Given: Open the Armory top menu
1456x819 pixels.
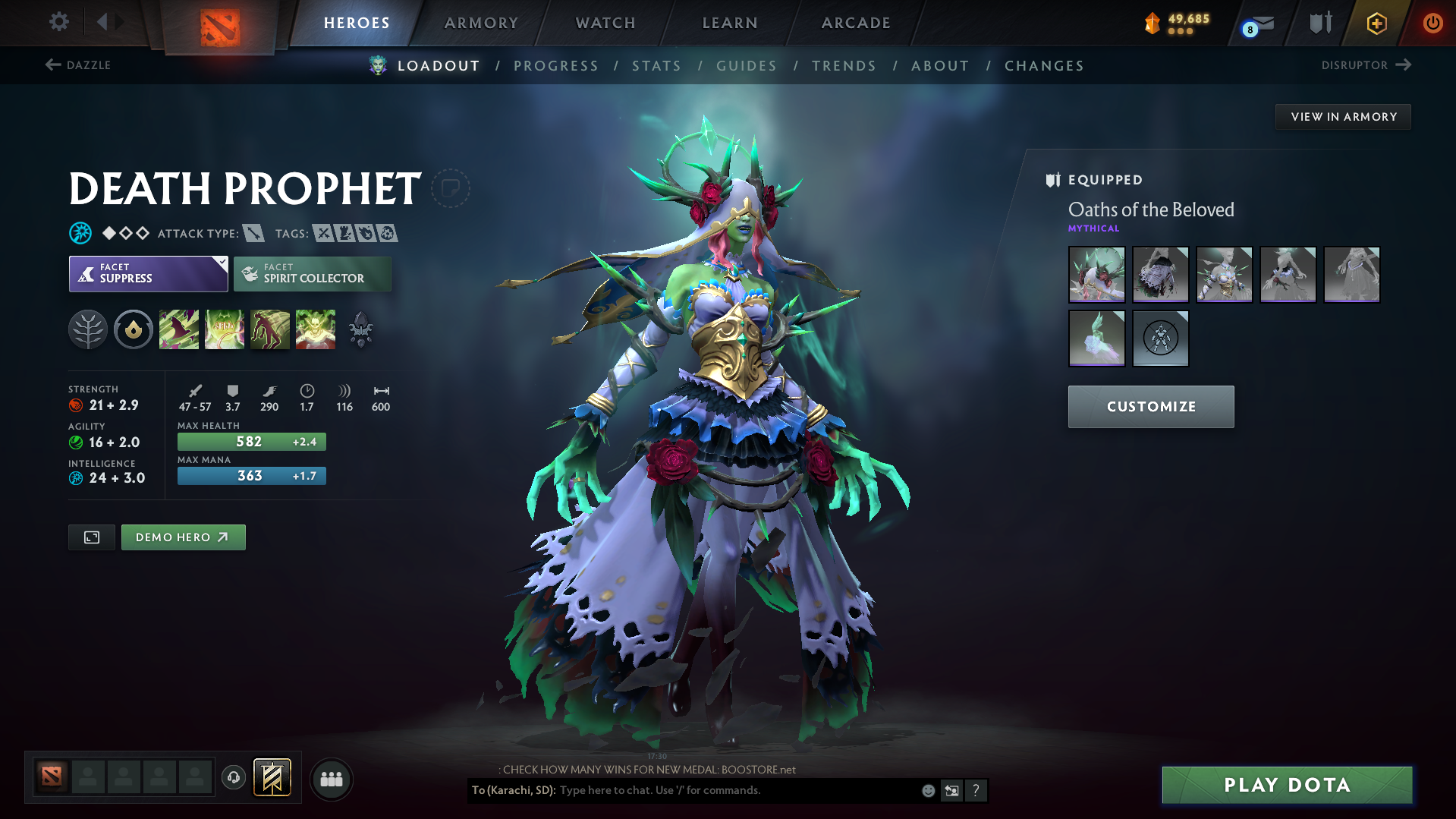Looking at the screenshot, I should [481, 23].
